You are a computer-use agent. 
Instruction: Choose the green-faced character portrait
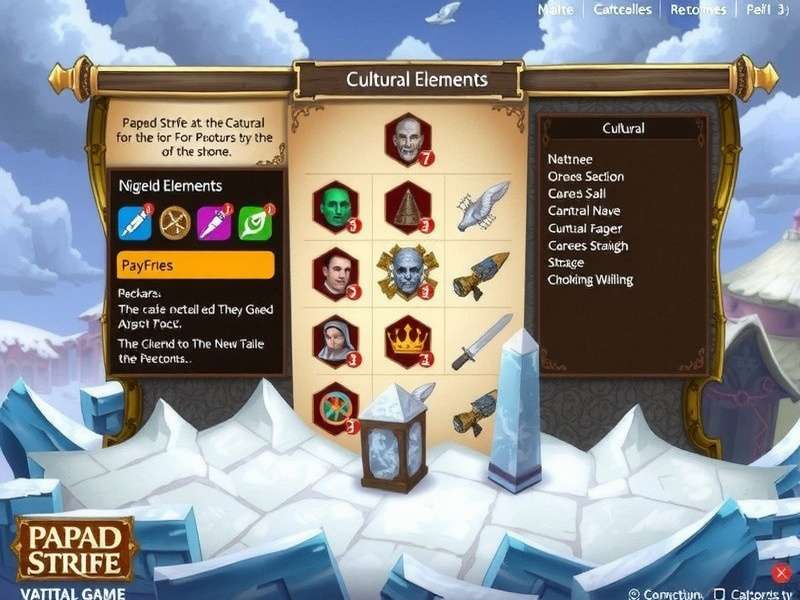click(336, 207)
